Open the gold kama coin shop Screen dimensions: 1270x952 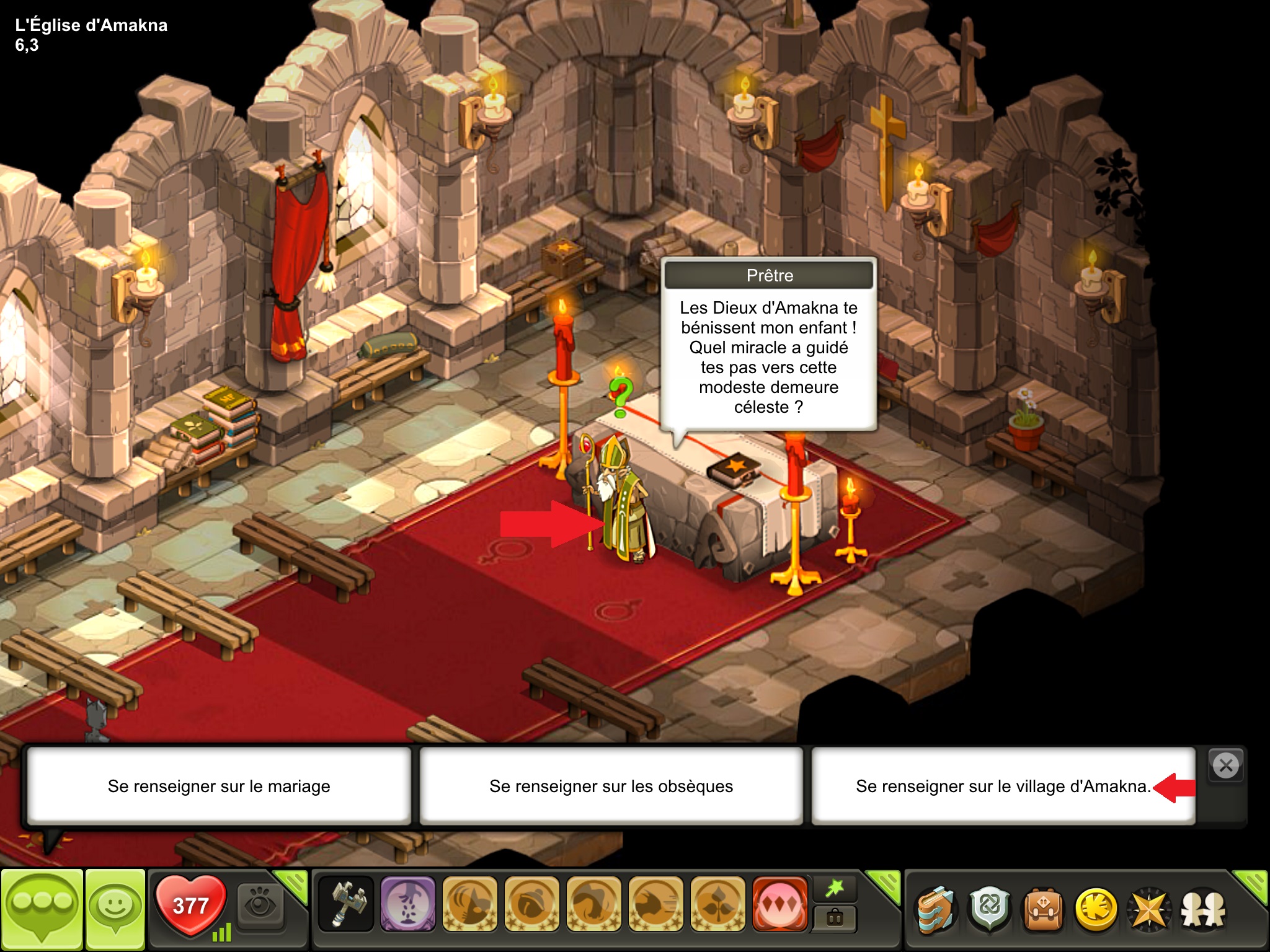click(x=1096, y=910)
